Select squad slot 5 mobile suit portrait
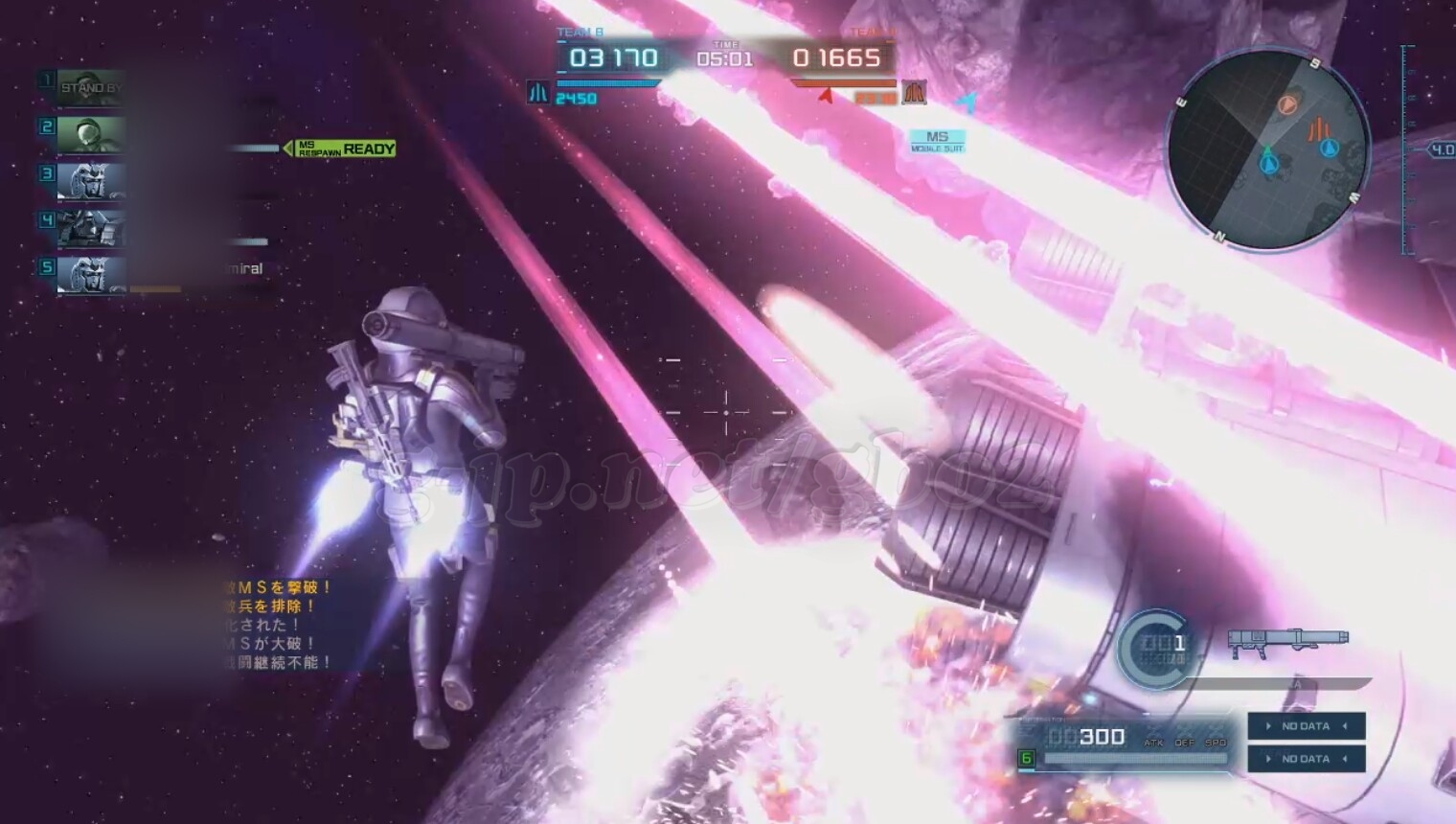This screenshot has height=824, width=1456. (x=91, y=274)
